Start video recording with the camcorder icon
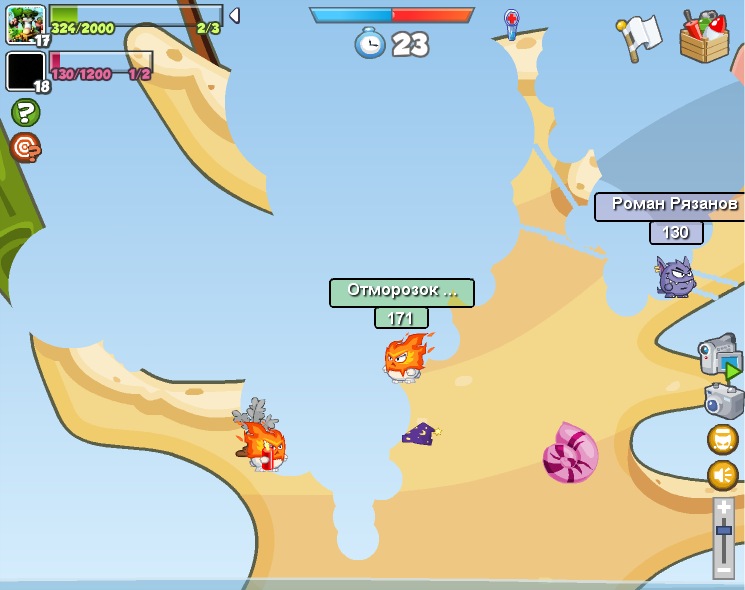This screenshot has height=590, width=745. point(719,356)
